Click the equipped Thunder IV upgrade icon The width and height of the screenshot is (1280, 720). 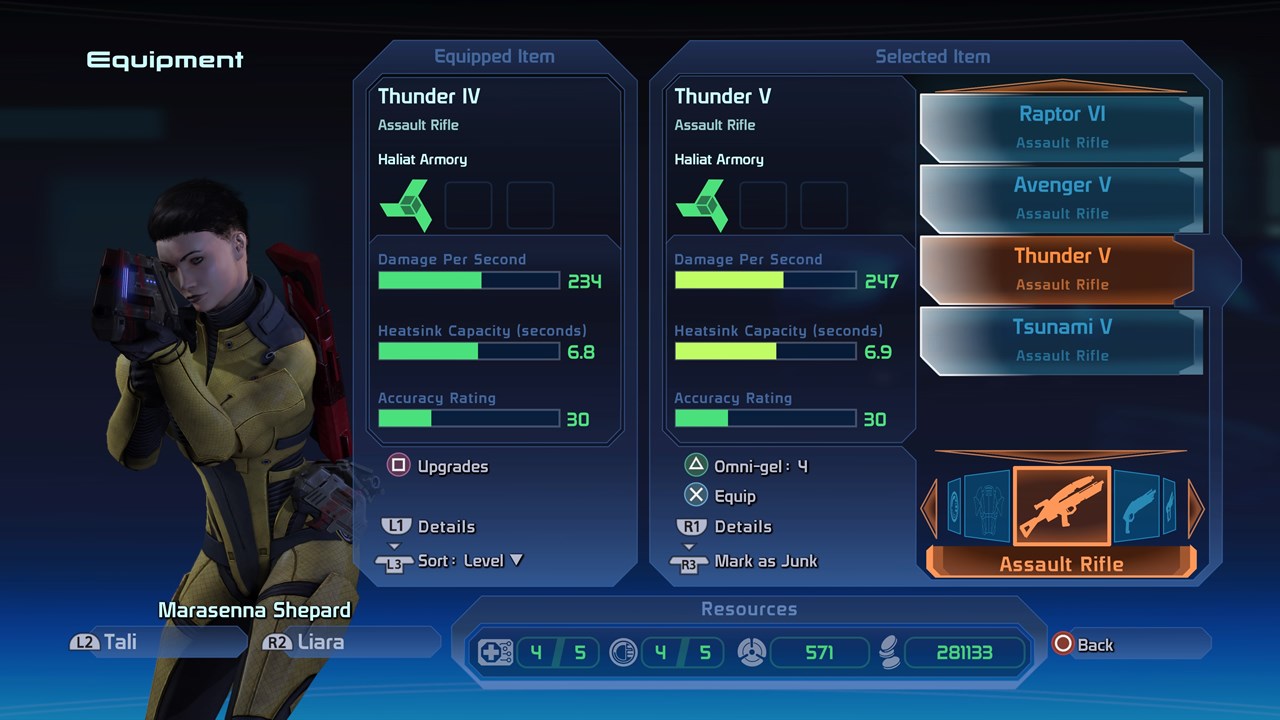[x=405, y=205]
